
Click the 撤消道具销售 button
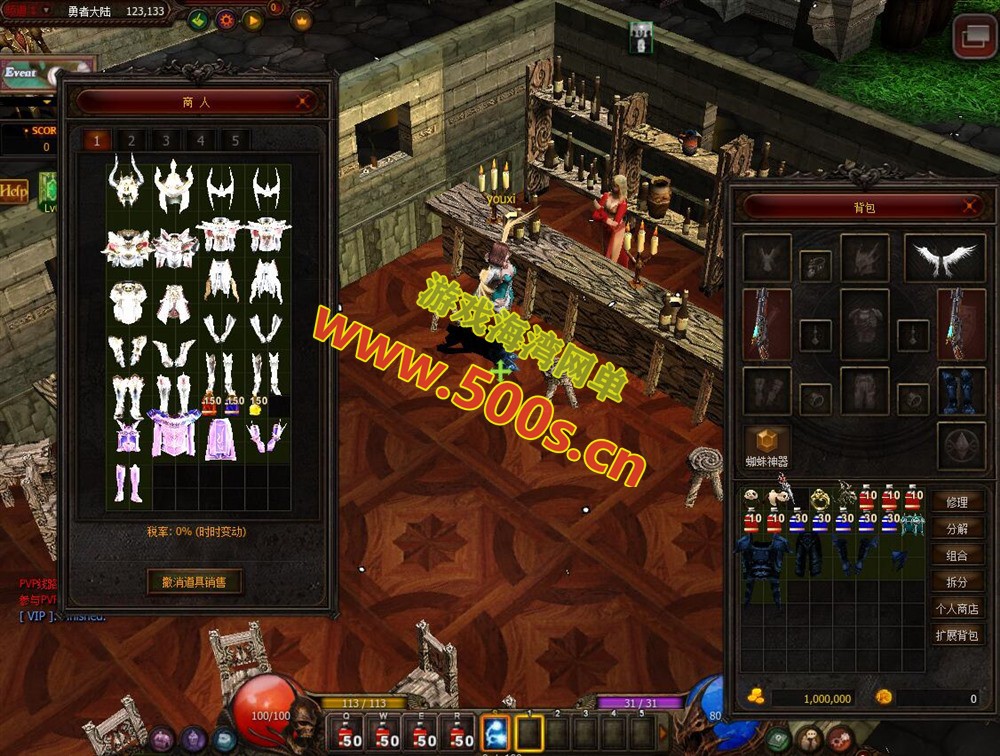tap(194, 581)
